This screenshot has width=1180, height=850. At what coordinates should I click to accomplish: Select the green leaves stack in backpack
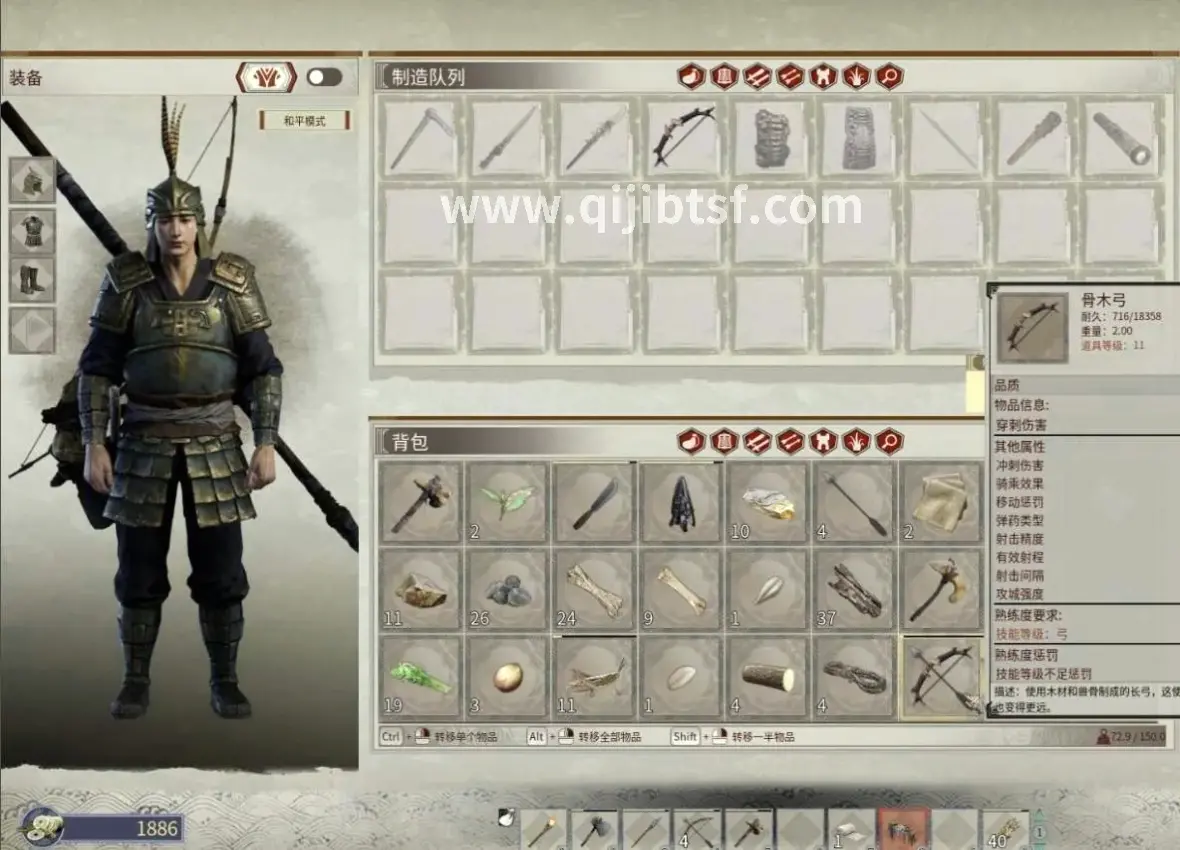tap(507, 502)
